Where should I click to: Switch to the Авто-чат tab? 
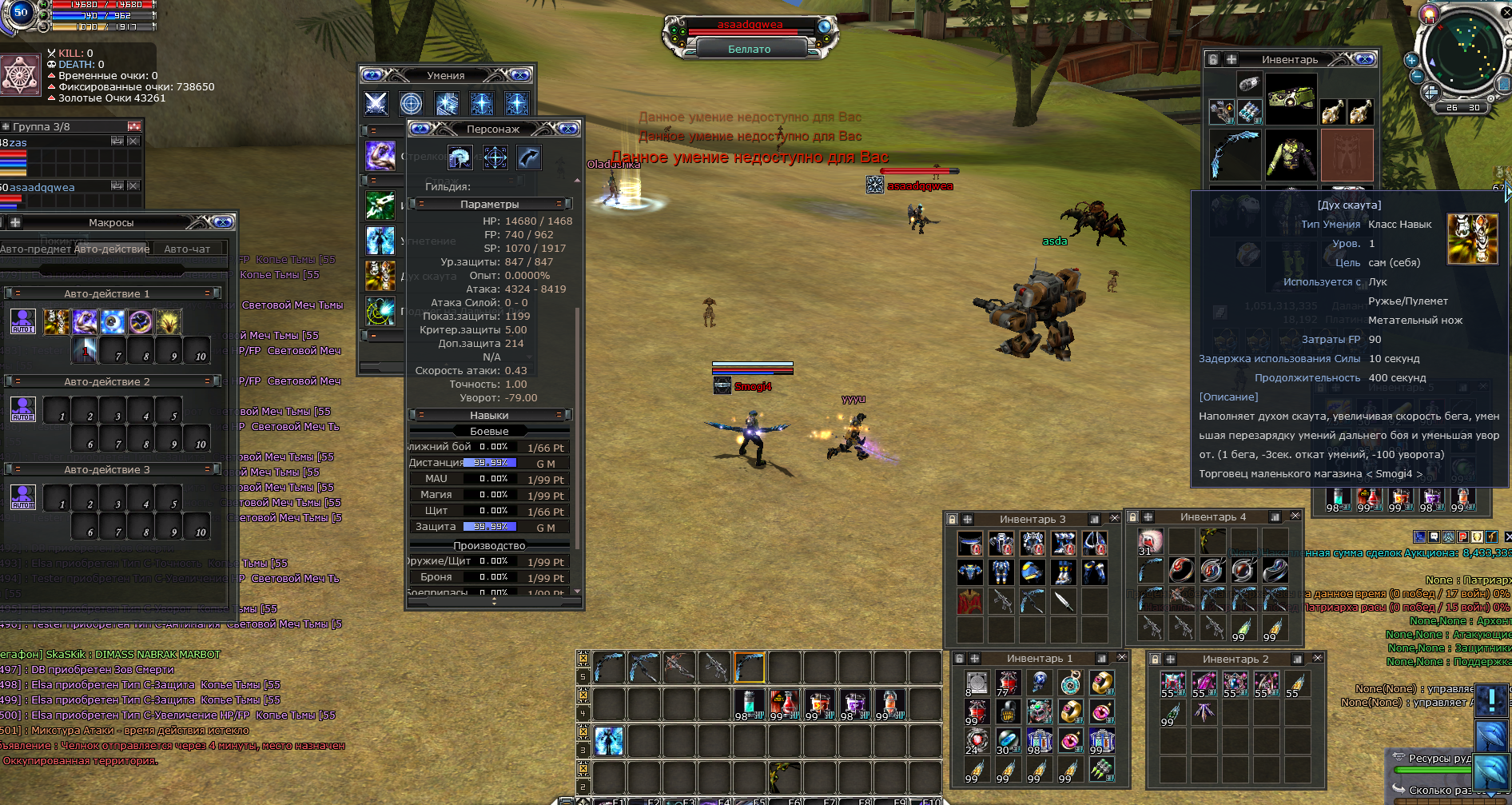coord(187,249)
